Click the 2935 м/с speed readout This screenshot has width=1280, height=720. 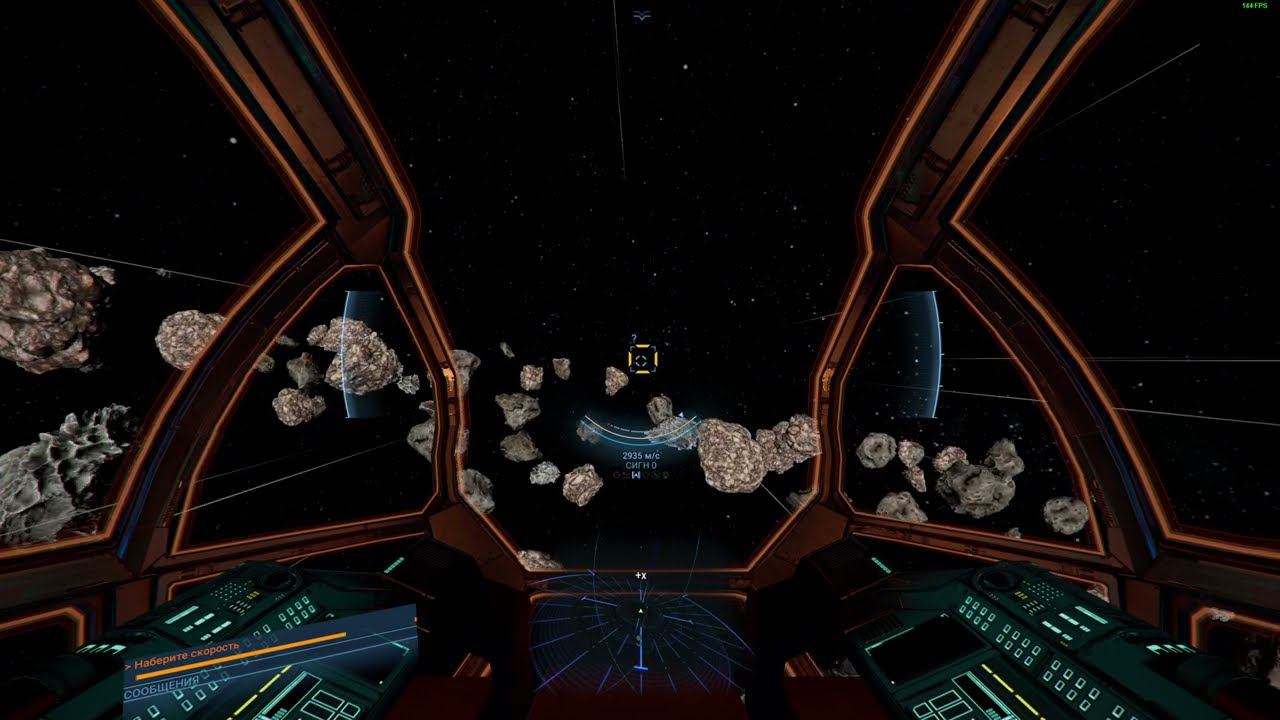point(642,455)
